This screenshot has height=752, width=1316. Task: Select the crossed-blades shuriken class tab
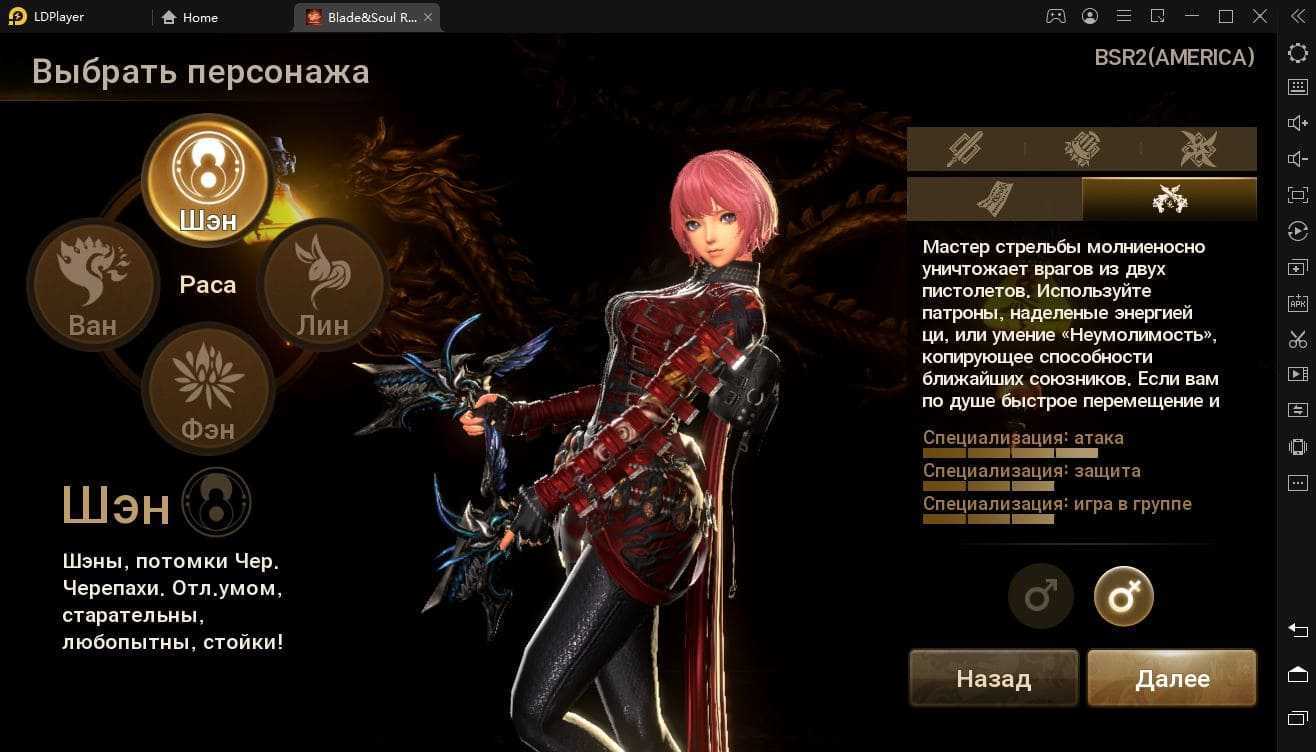pos(1198,149)
